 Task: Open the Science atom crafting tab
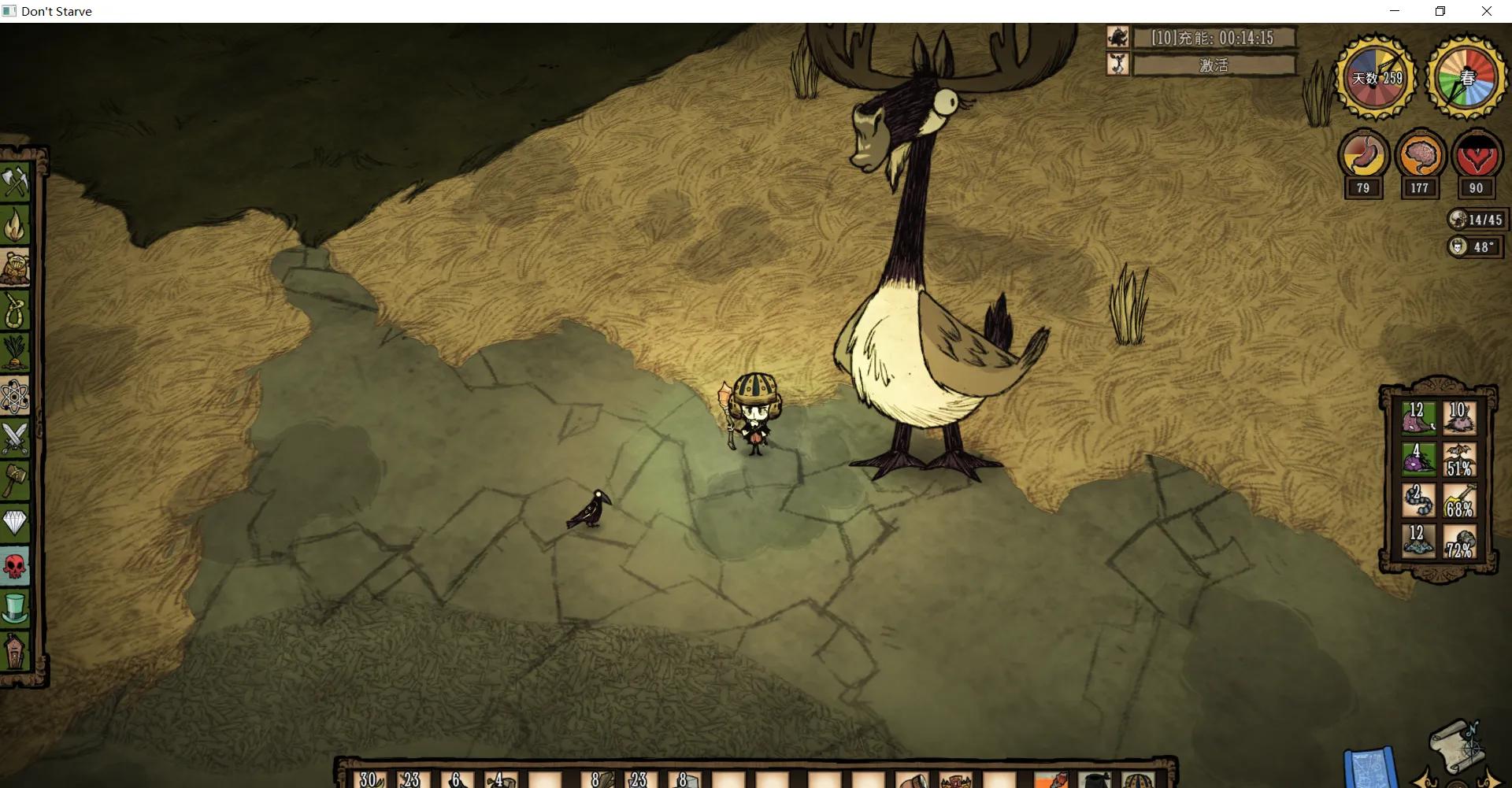click(16, 395)
